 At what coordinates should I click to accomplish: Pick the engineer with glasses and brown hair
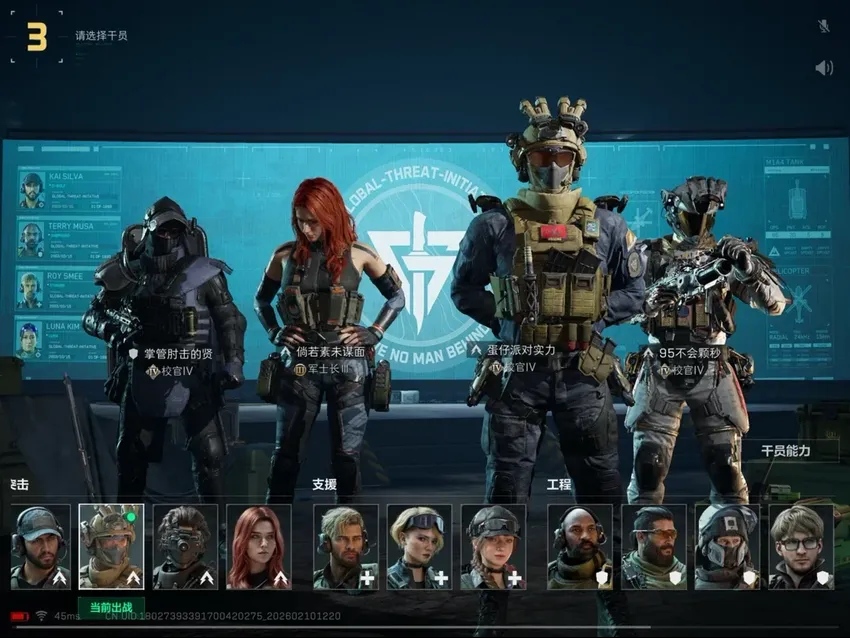click(800, 546)
